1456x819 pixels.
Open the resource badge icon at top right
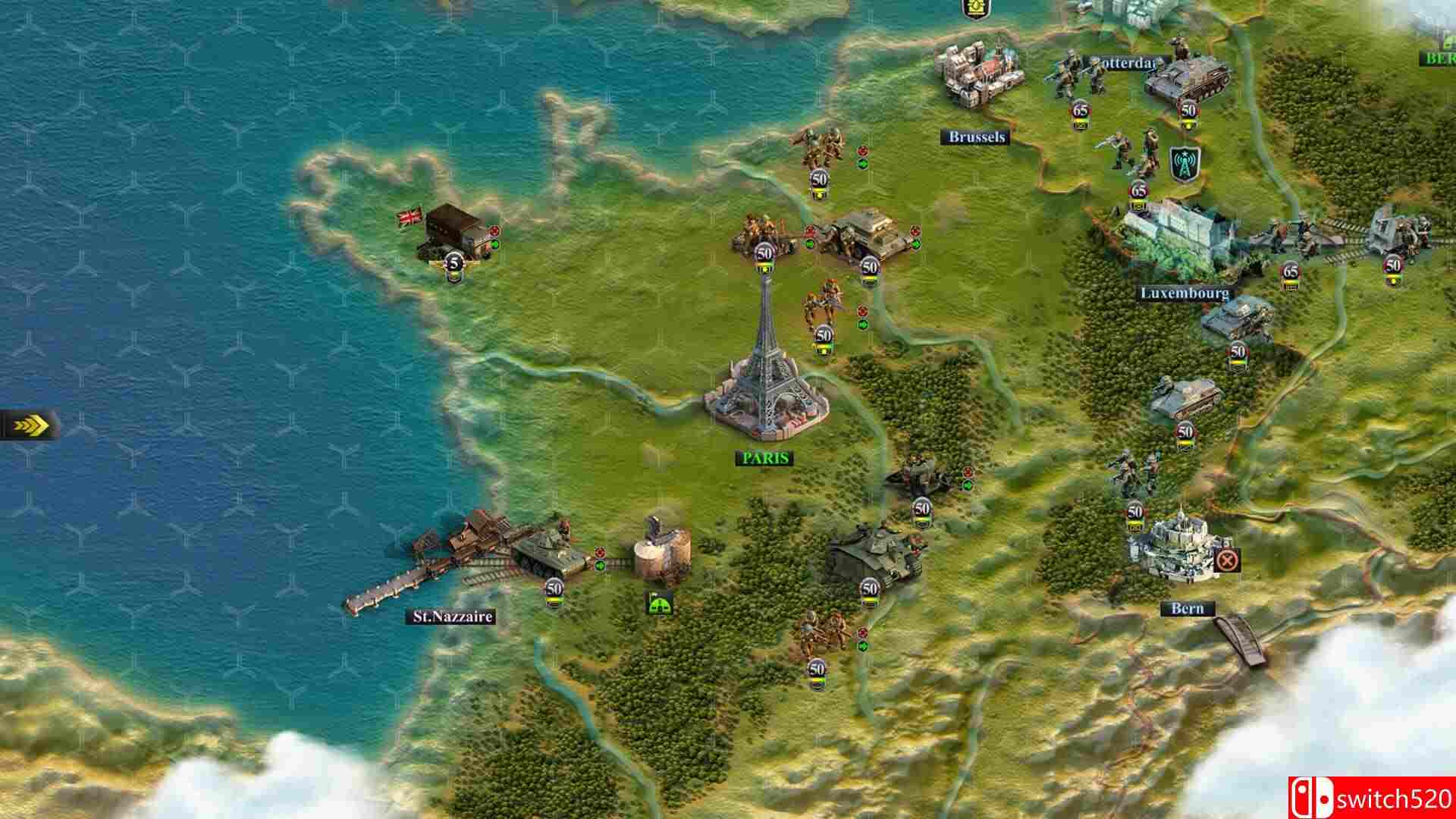tap(977, 9)
